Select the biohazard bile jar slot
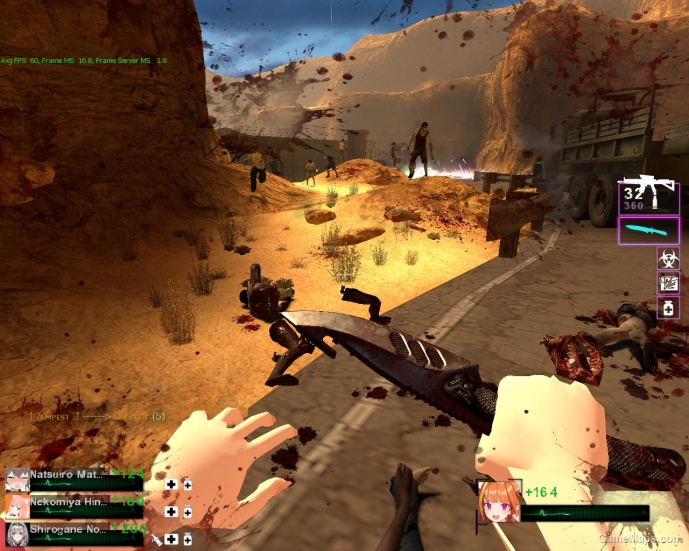Screen dimensions: 689x551 coord(668,258)
